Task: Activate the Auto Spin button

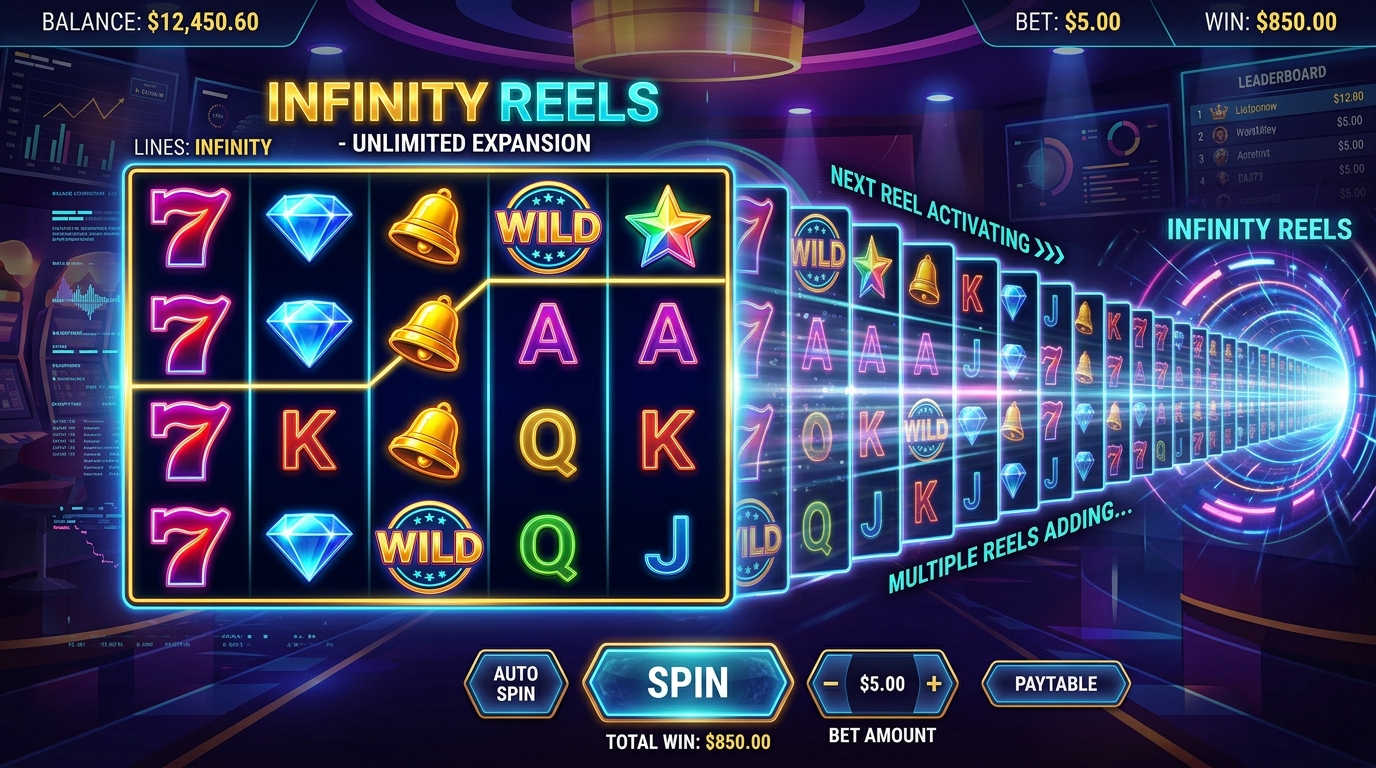Action: [x=516, y=684]
